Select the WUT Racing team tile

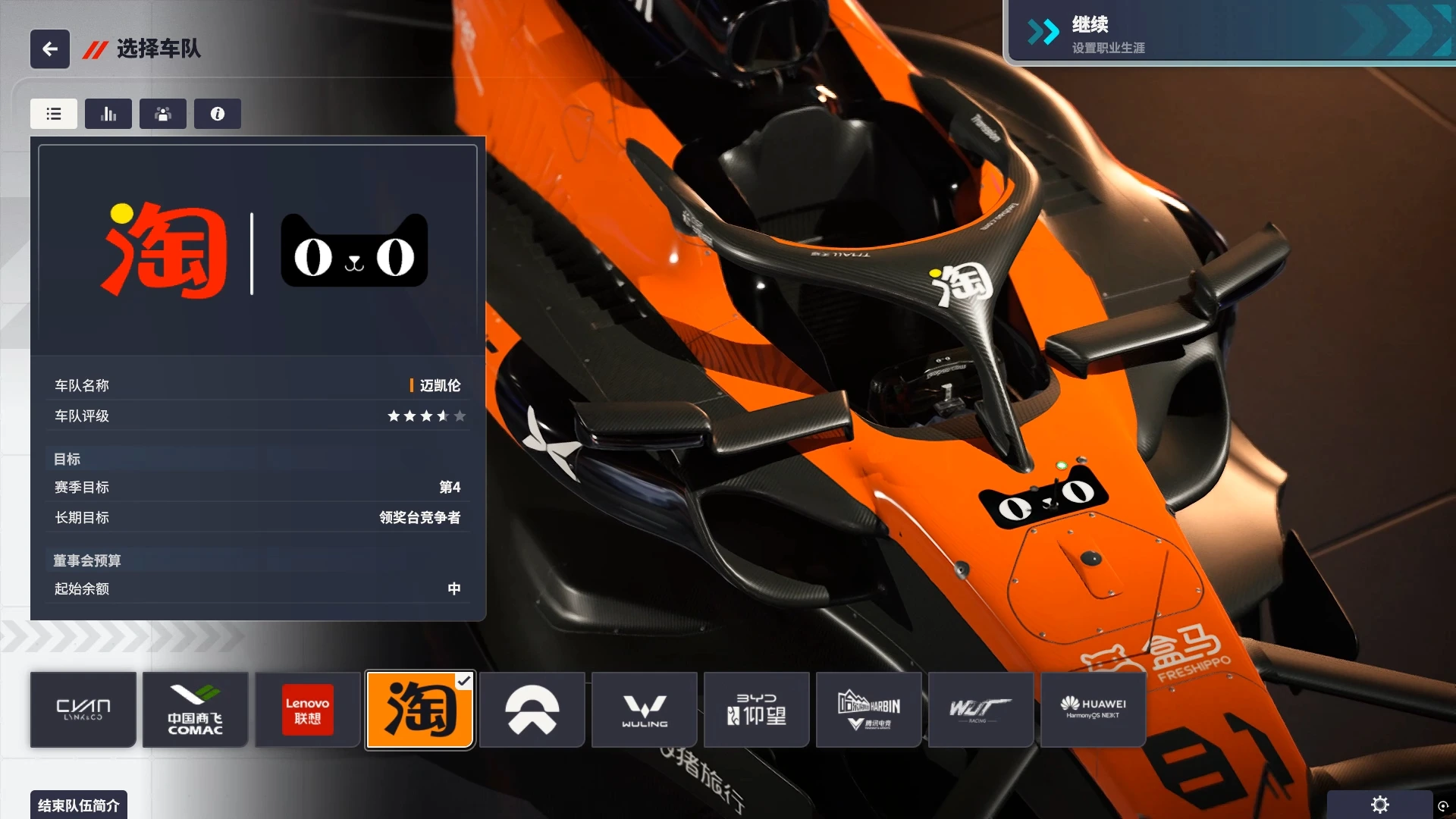pyautogui.click(x=981, y=710)
